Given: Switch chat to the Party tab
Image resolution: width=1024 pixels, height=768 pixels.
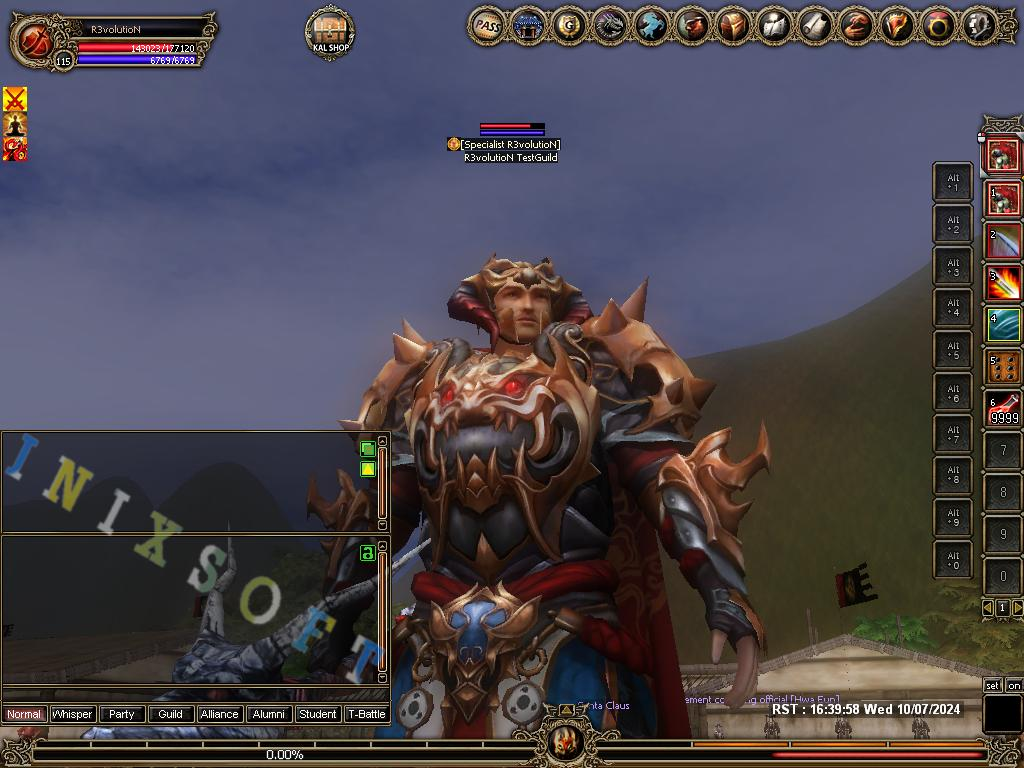Looking at the screenshot, I should point(122,714).
